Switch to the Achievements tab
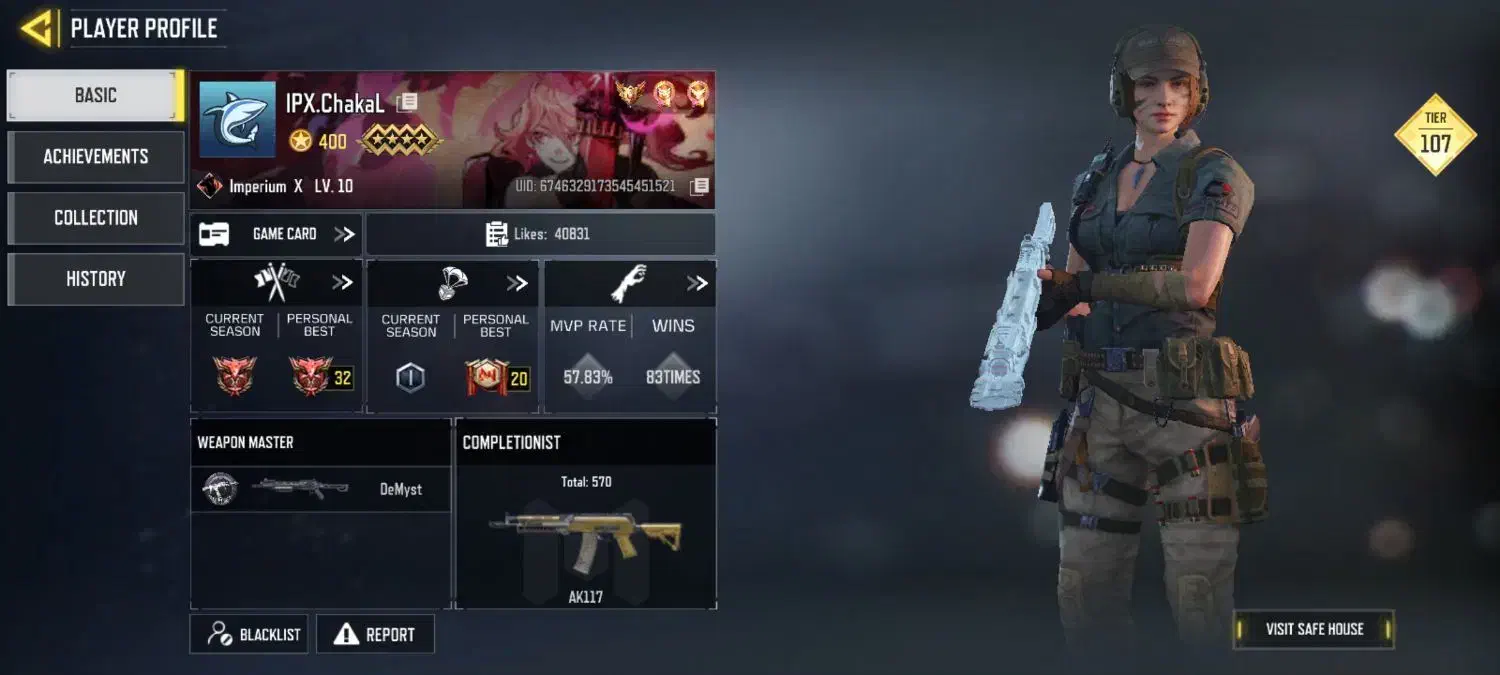This screenshot has height=675, width=1500. pos(96,157)
